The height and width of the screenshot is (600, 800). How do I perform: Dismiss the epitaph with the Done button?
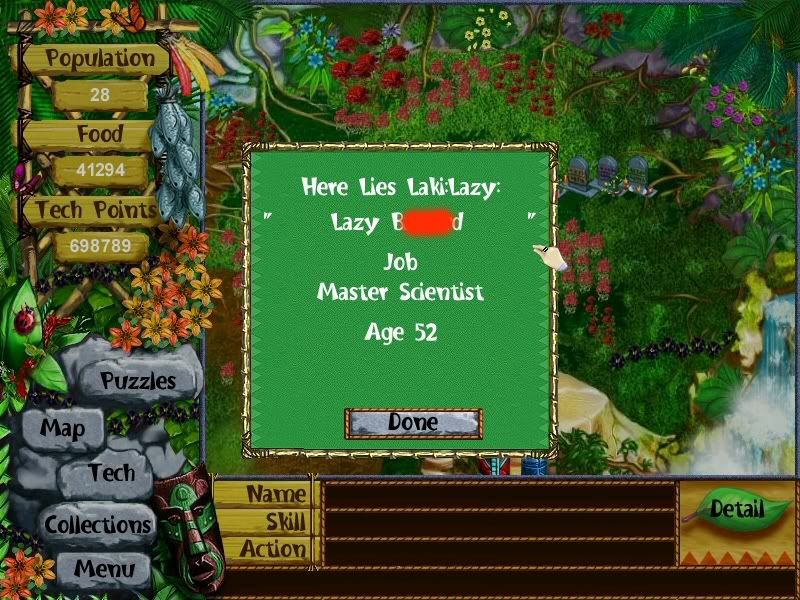[x=413, y=423]
